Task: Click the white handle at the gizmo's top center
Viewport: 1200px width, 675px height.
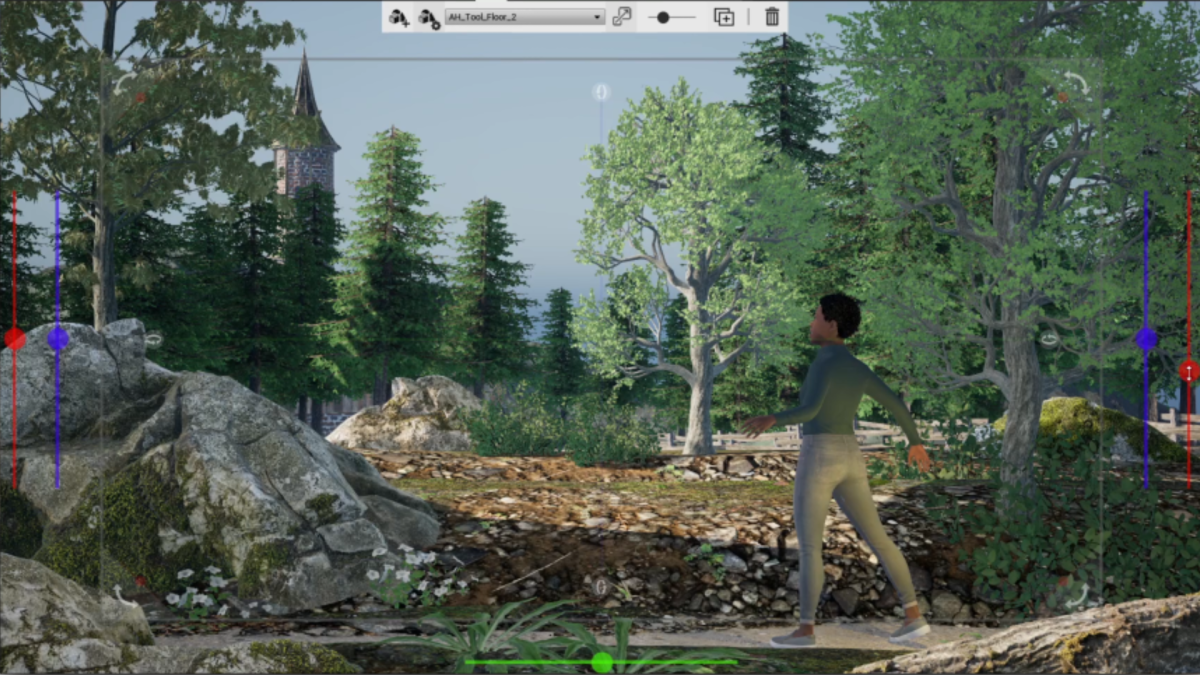Action: click(x=601, y=92)
